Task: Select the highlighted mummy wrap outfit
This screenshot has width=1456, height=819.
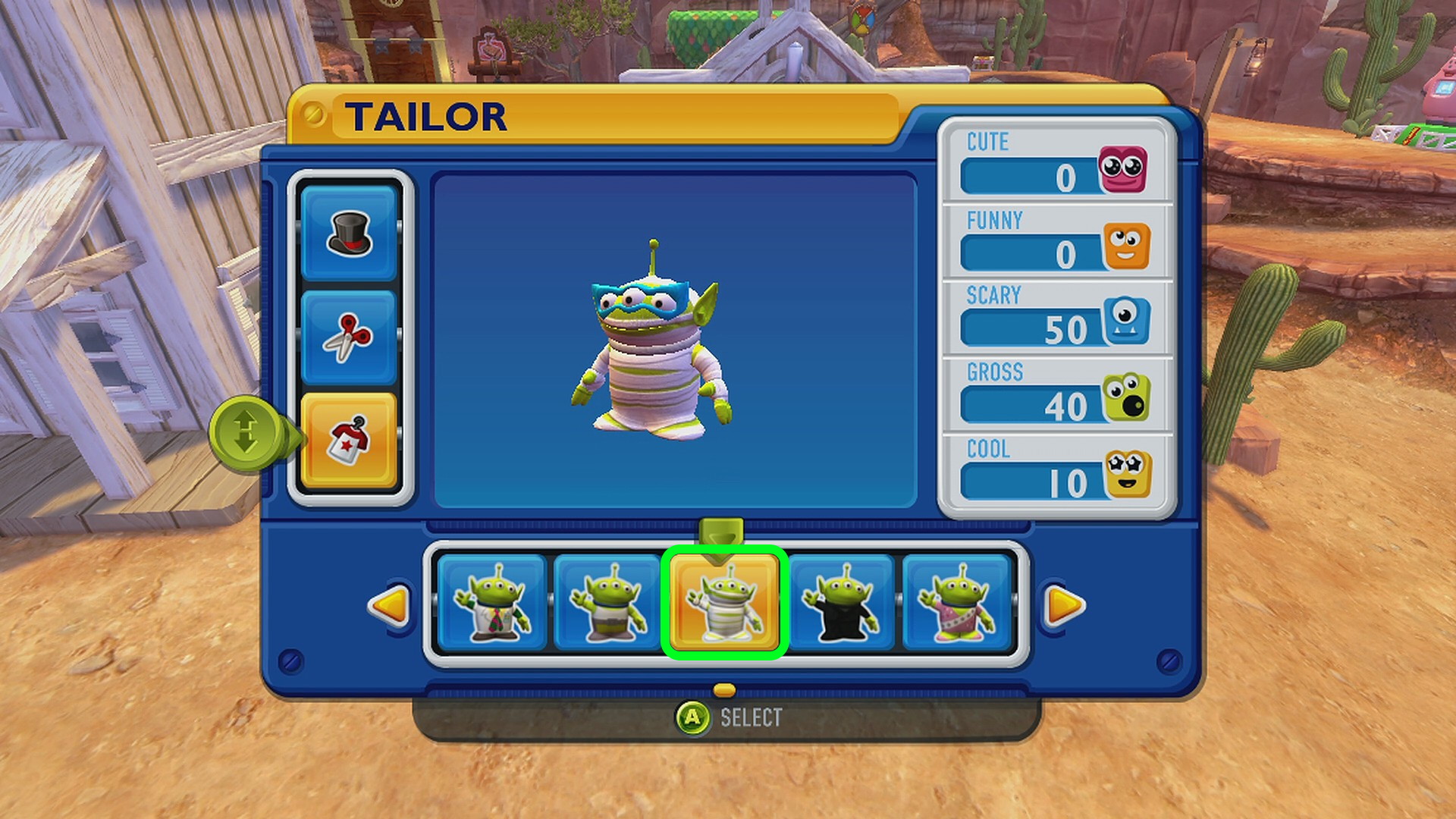Action: point(724,603)
